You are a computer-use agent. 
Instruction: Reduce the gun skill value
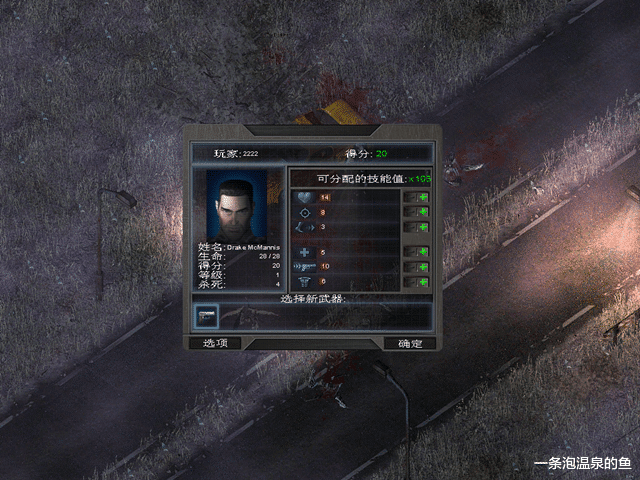click(410, 267)
